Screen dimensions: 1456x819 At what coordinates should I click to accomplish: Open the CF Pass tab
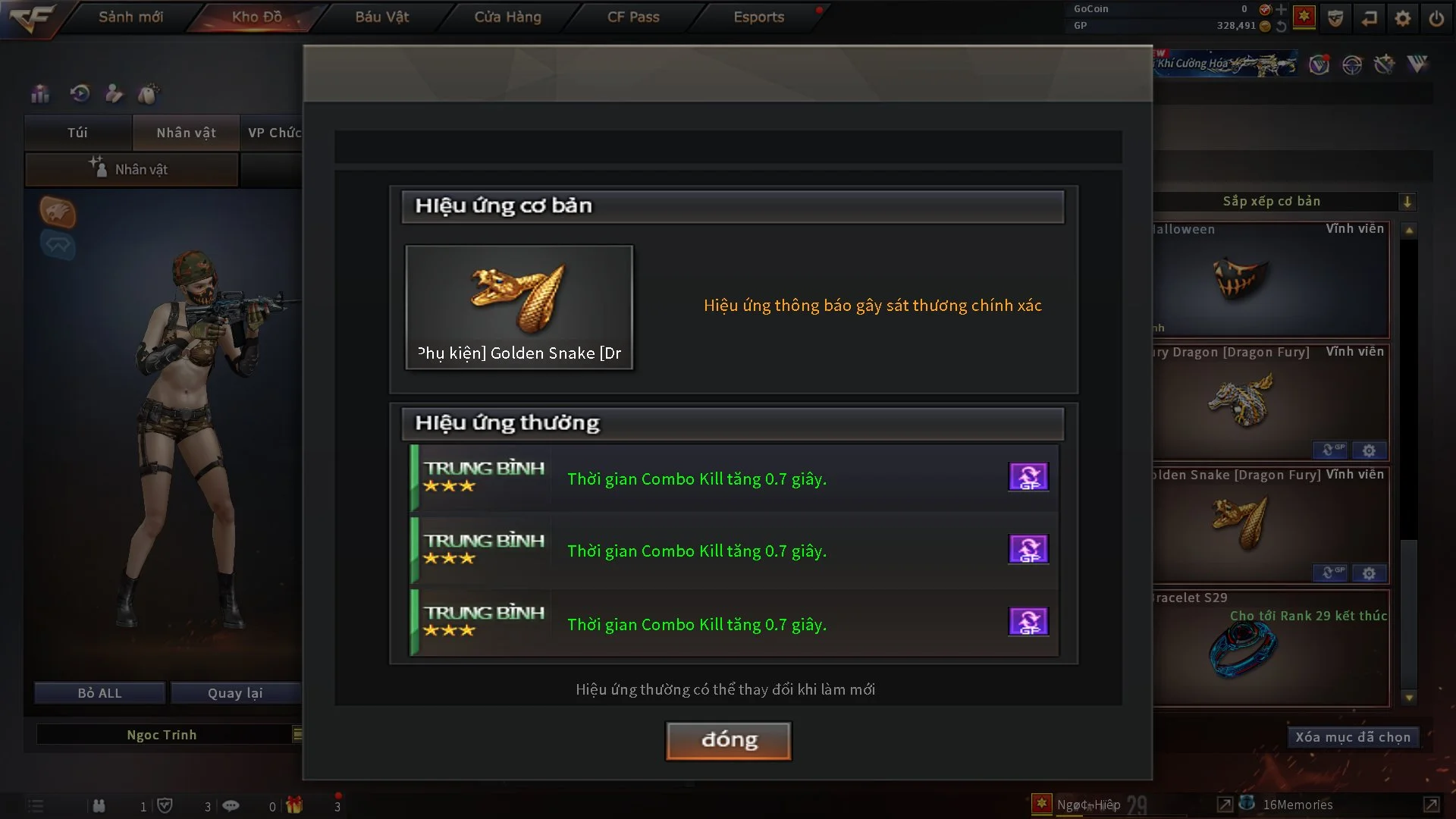(633, 17)
